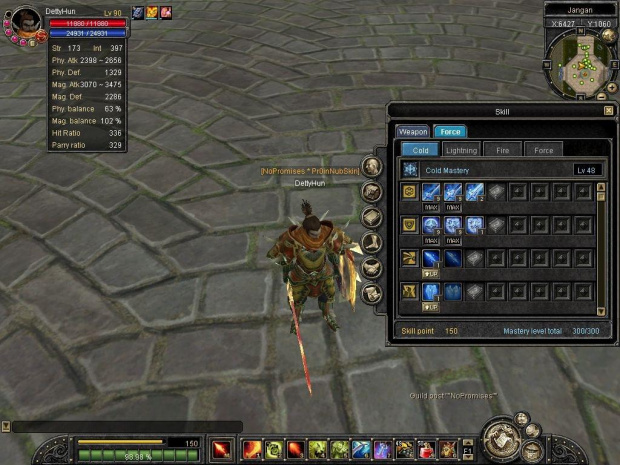The height and width of the screenshot is (465, 620).
Task: Toggle the chat bar arrow at bottom-left
Action: tap(6, 427)
